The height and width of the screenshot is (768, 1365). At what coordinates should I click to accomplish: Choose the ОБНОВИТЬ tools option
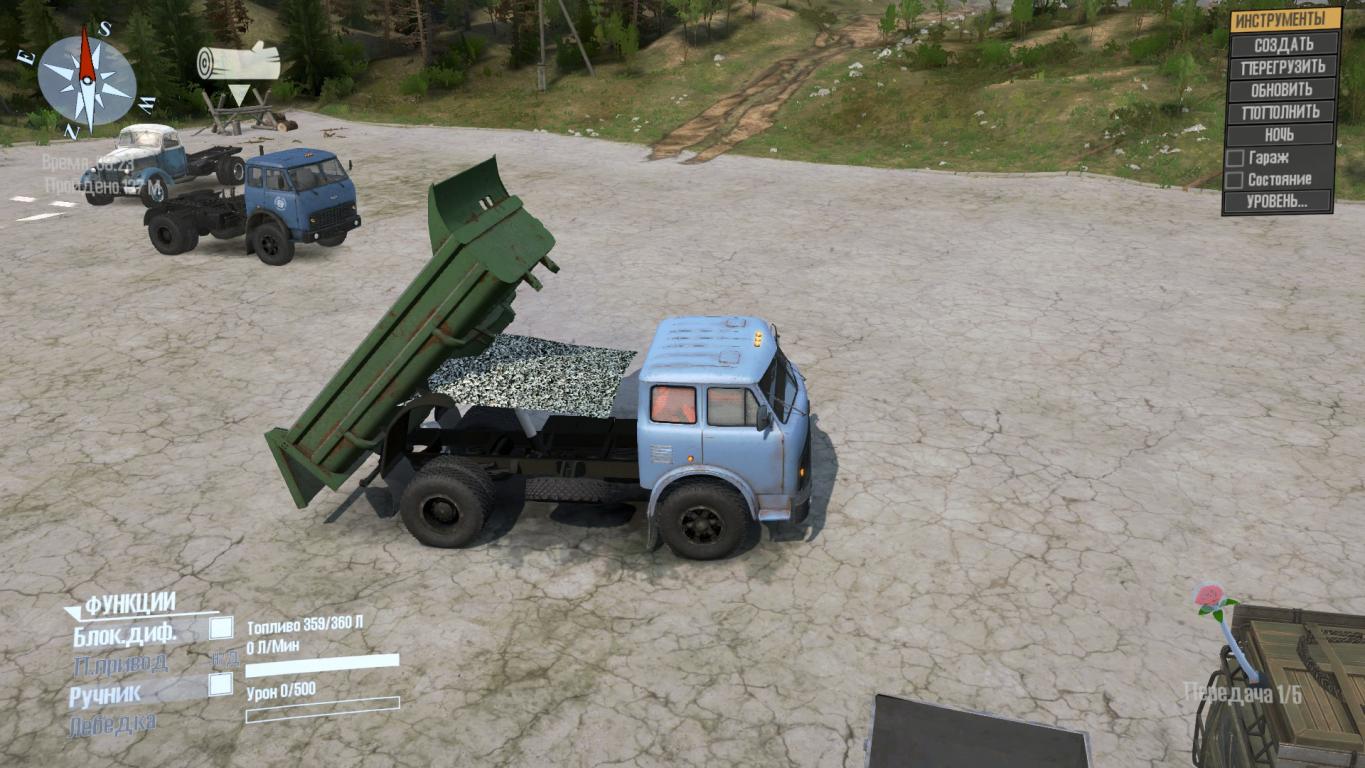(x=1284, y=90)
